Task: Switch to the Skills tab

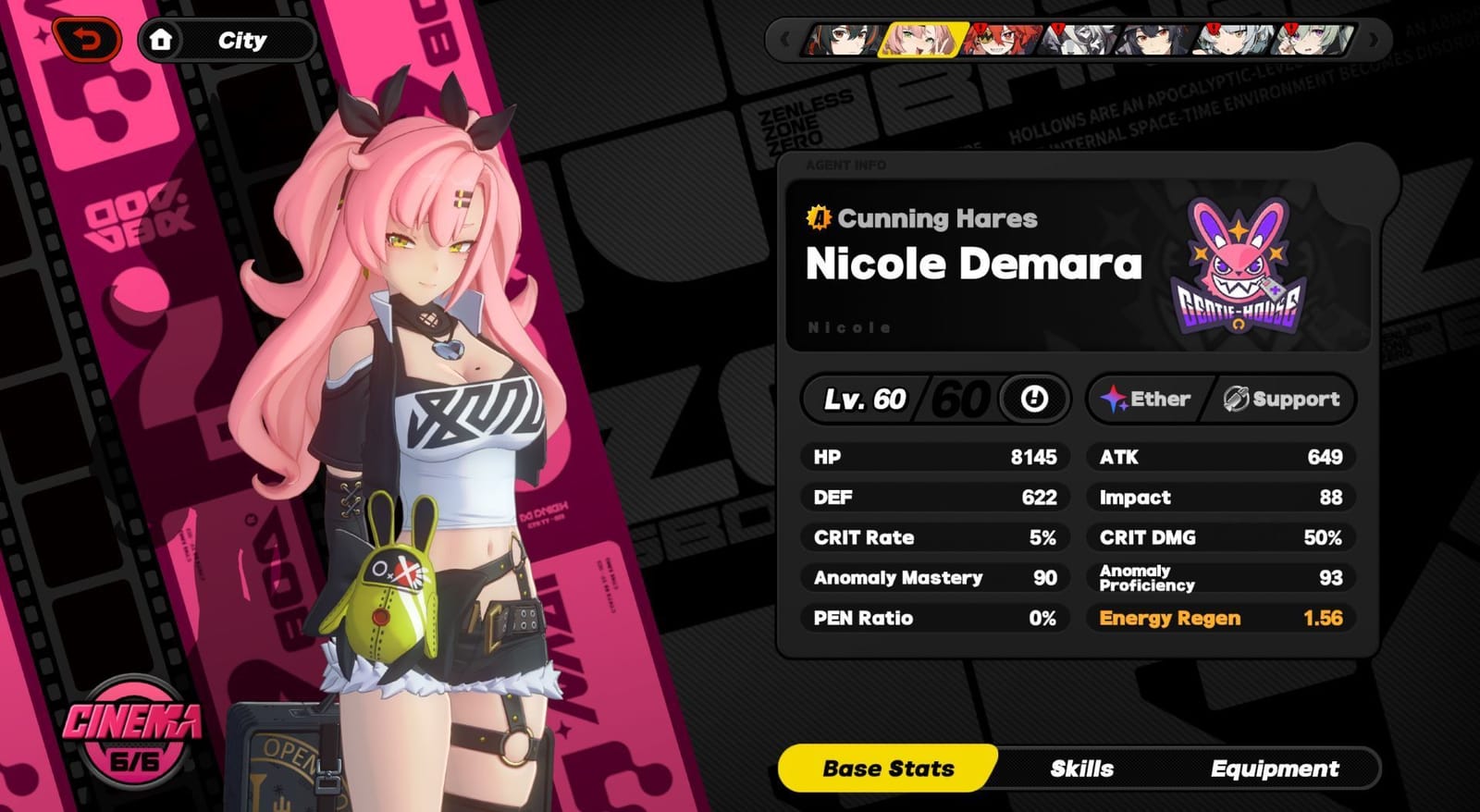Action: tap(1082, 769)
